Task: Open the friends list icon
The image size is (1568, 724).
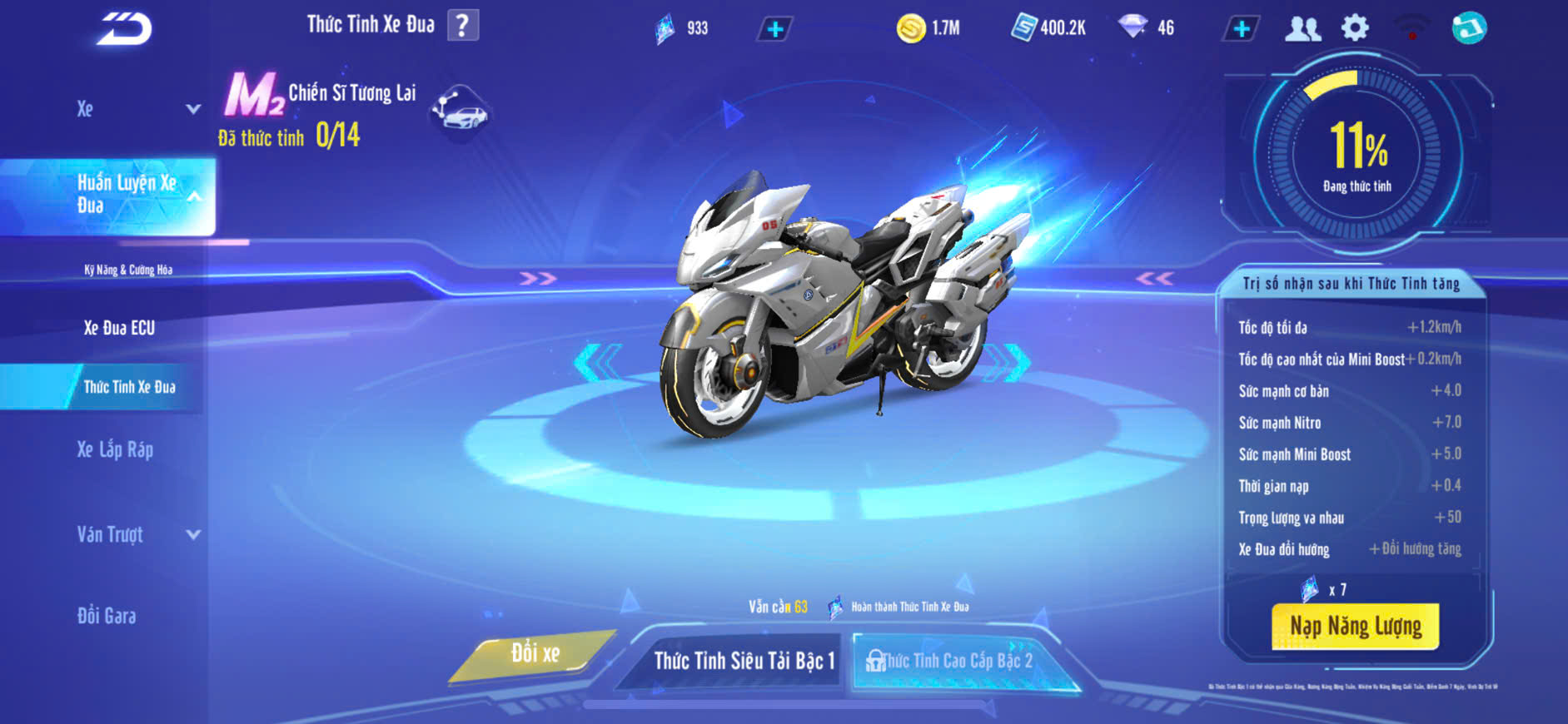Action: (1302, 29)
